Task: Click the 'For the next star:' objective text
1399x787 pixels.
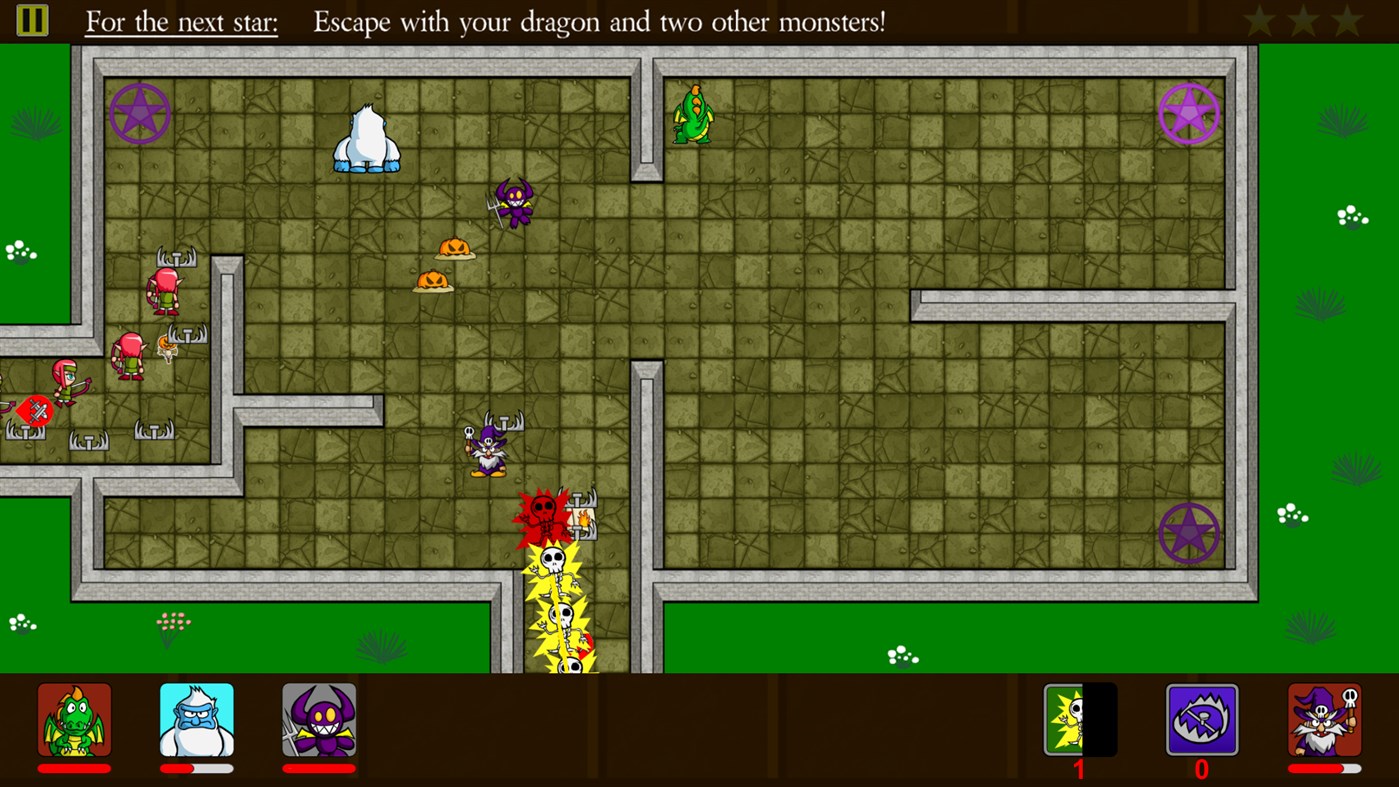Action: pos(180,22)
